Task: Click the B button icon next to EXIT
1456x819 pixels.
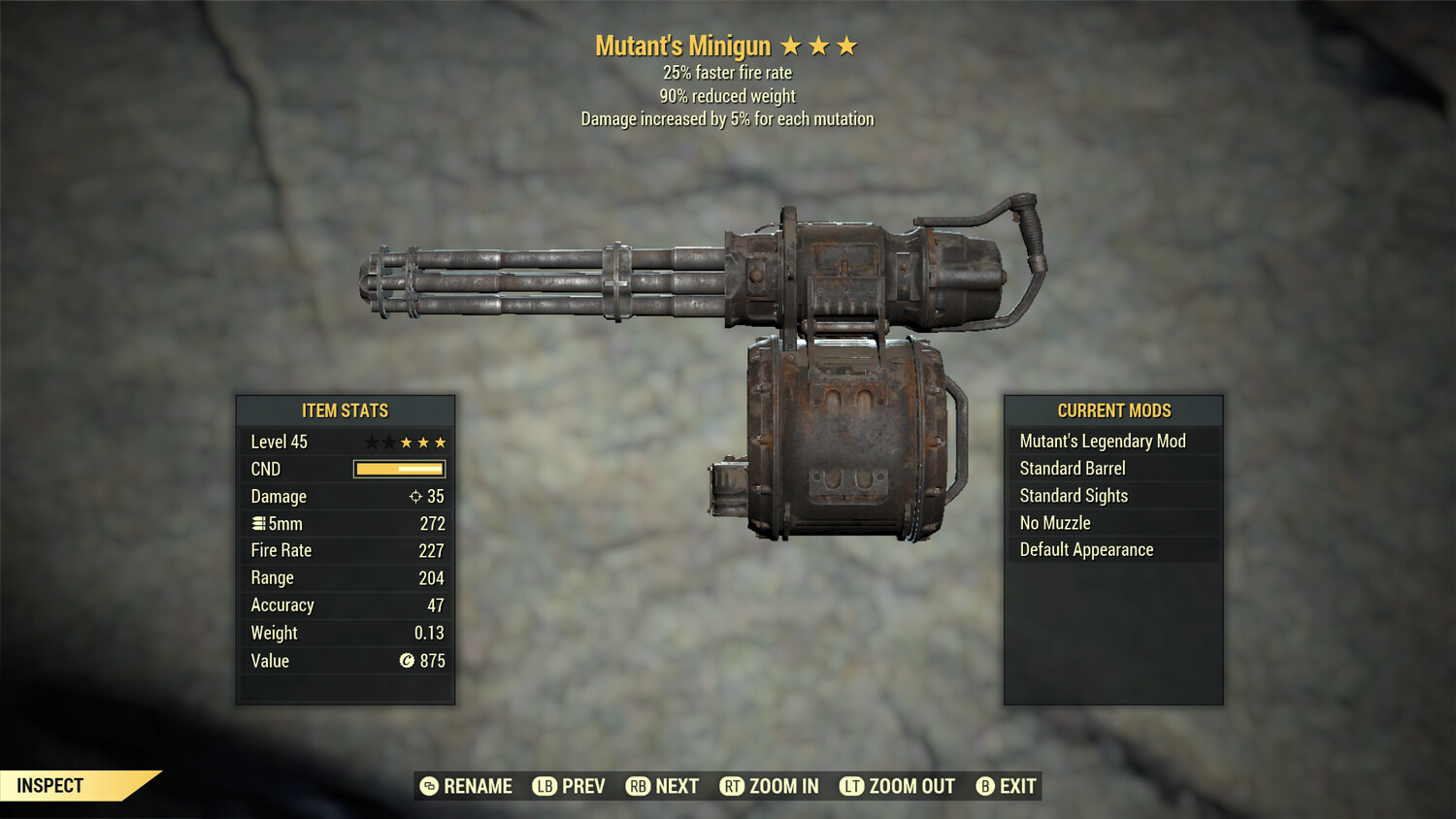Action: 986,786
